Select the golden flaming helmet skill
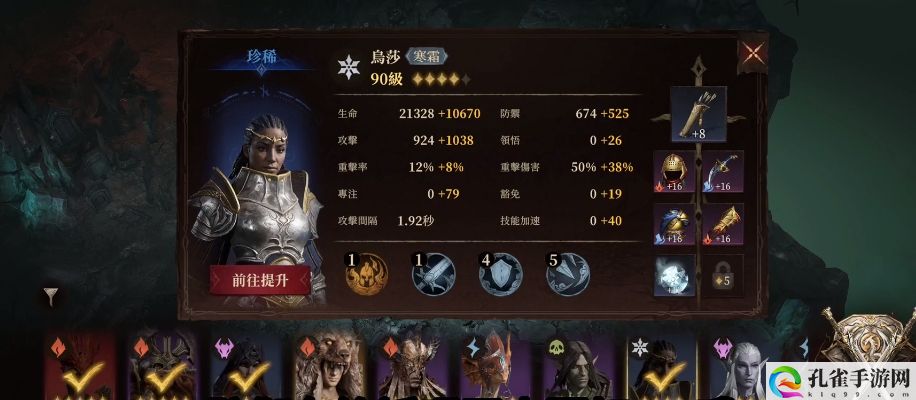This screenshot has width=916, height=400. pos(365,273)
